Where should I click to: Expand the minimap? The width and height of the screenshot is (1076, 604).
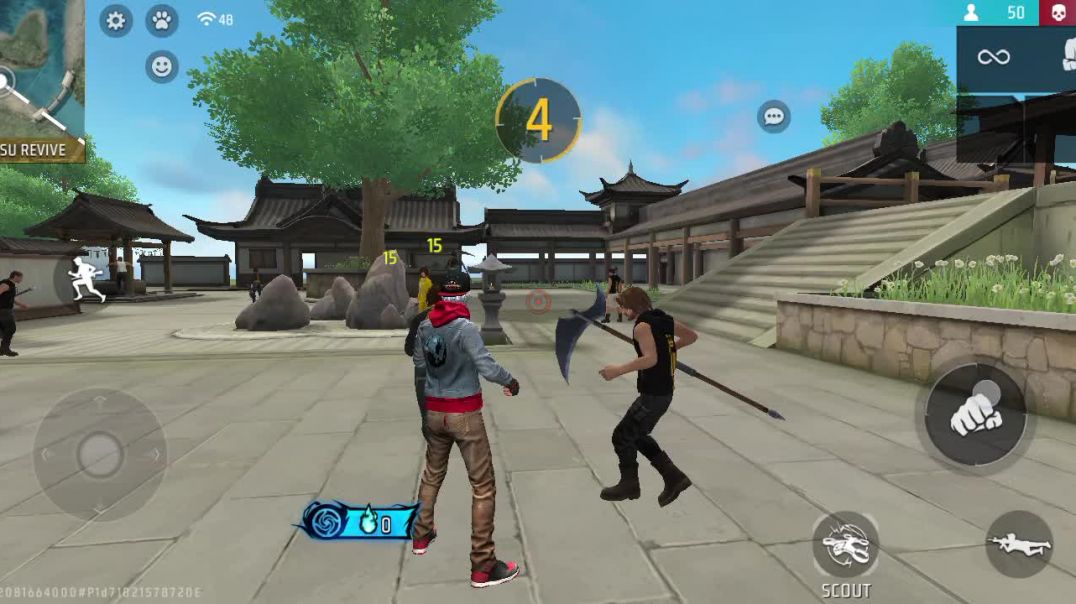pos(42,68)
